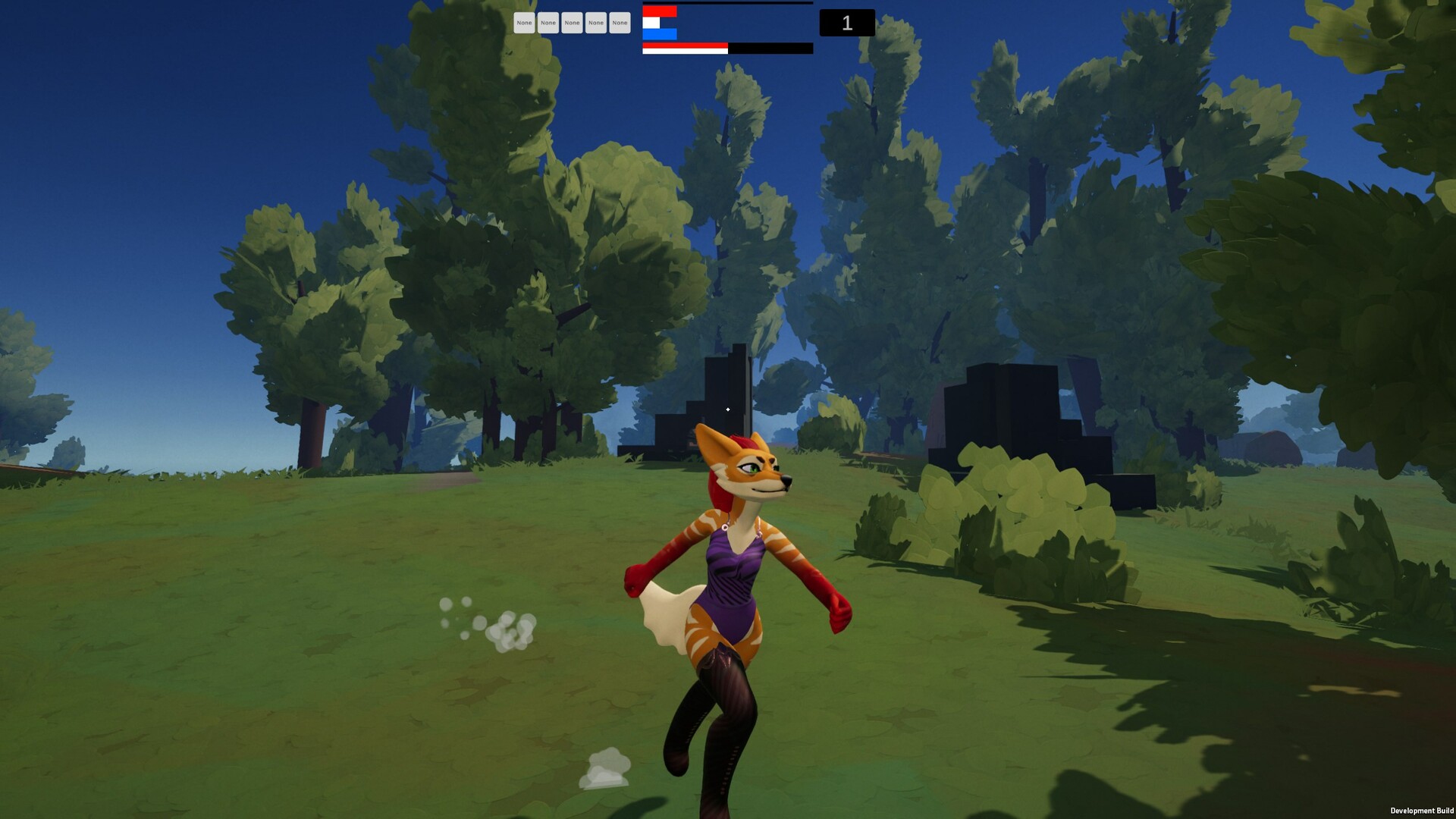
Task: Click the last None ability slot
Action: (619, 23)
